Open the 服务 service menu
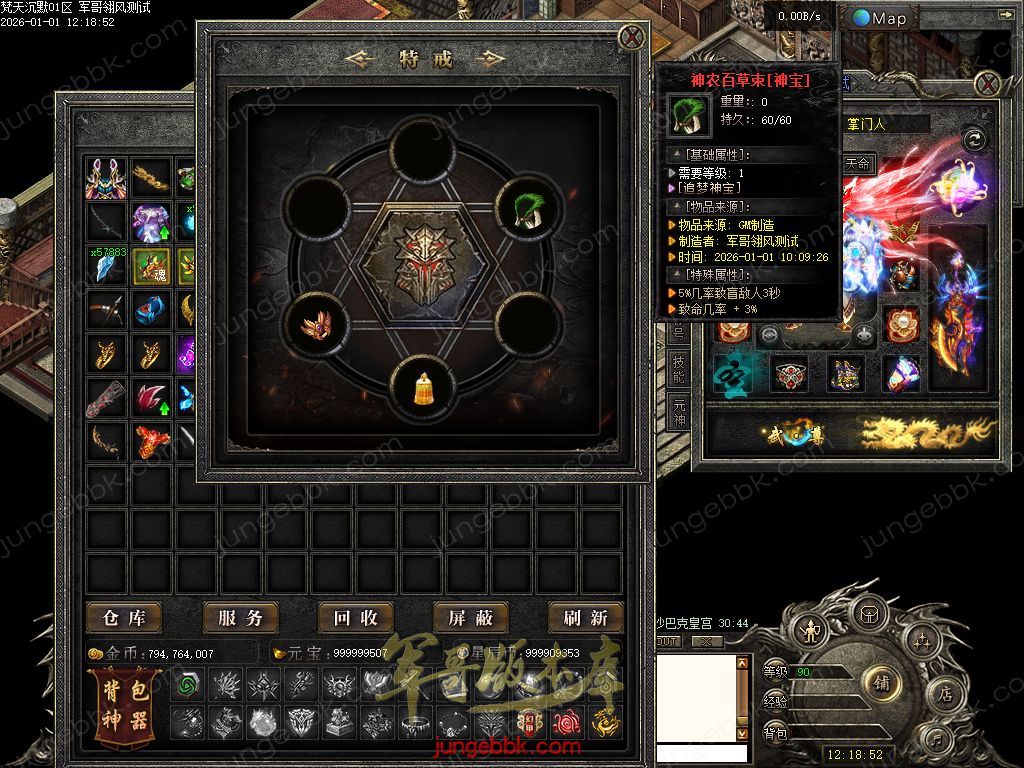The image size is (1024, 768). click(240, 618)
